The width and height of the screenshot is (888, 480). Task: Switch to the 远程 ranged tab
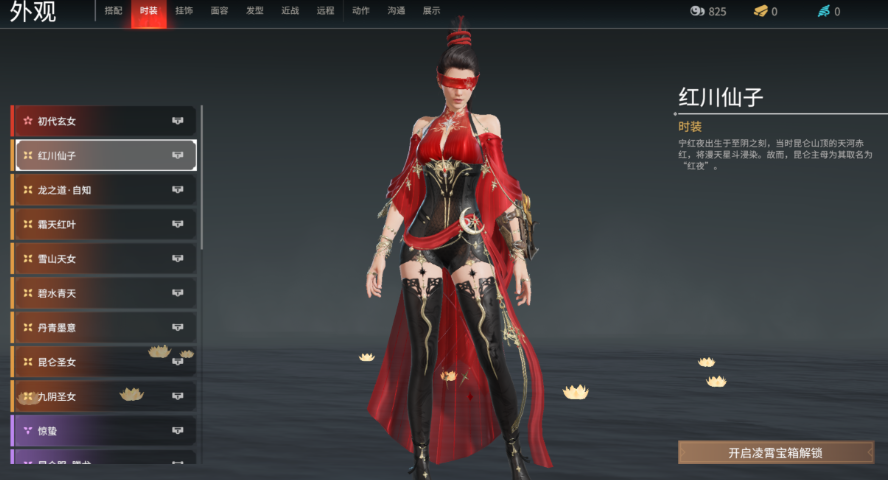coord(325,11)
